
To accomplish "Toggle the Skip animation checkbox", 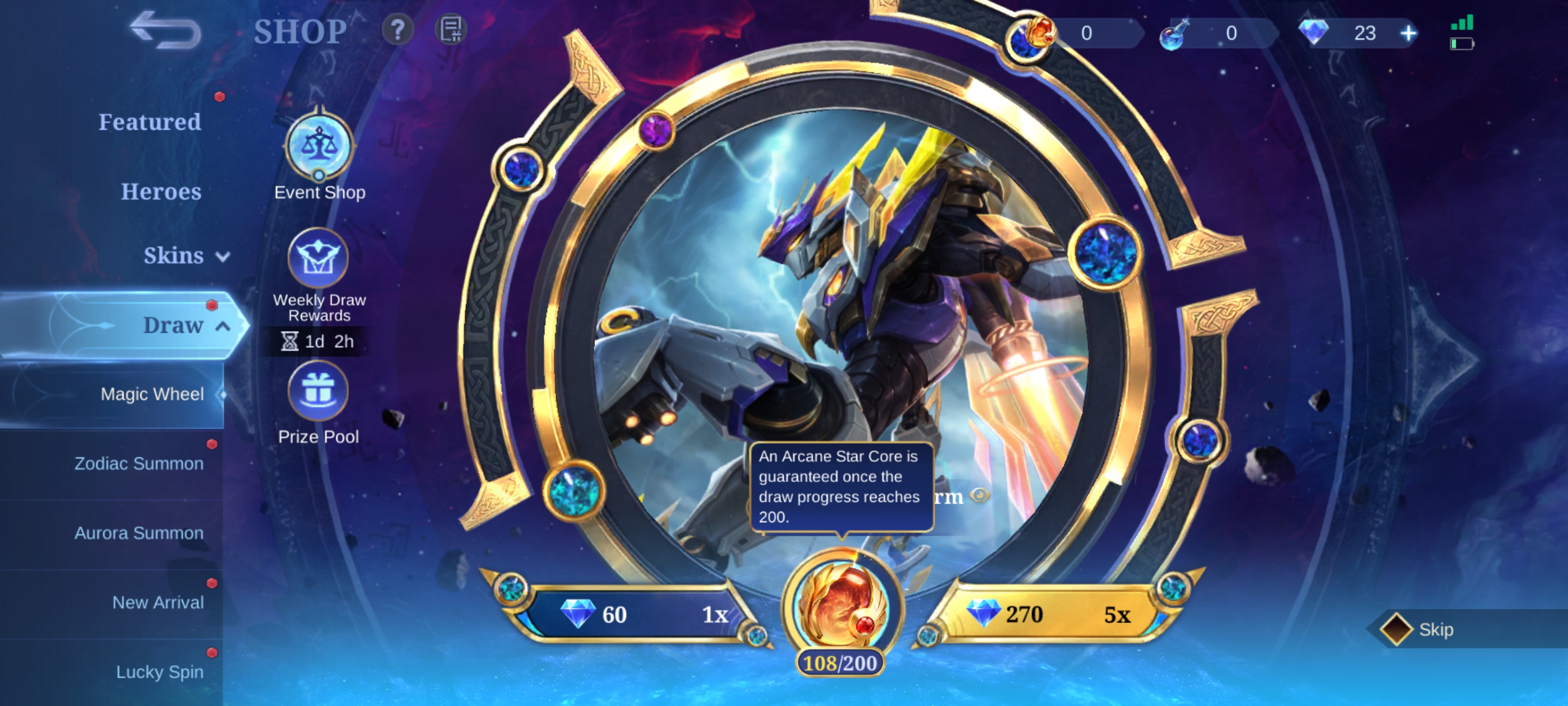I will 1396,629.
